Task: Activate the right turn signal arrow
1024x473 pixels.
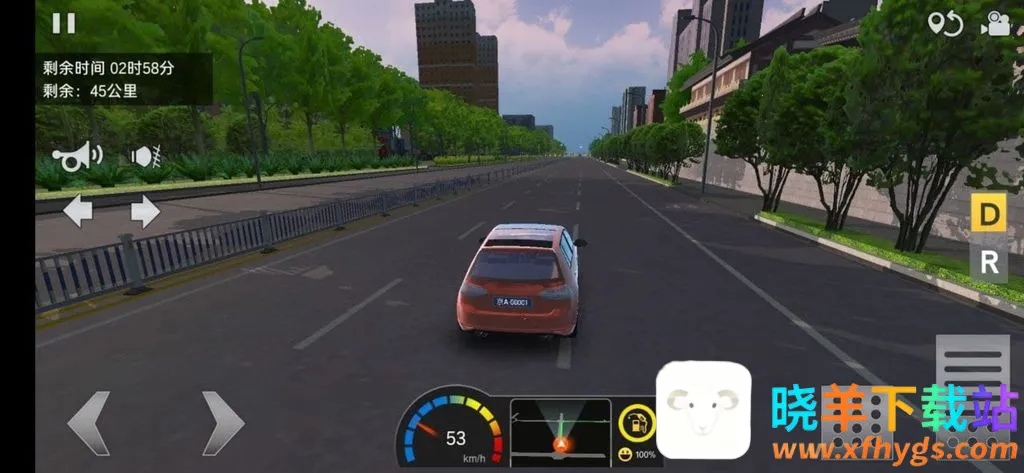Action: tap(145, 211)
